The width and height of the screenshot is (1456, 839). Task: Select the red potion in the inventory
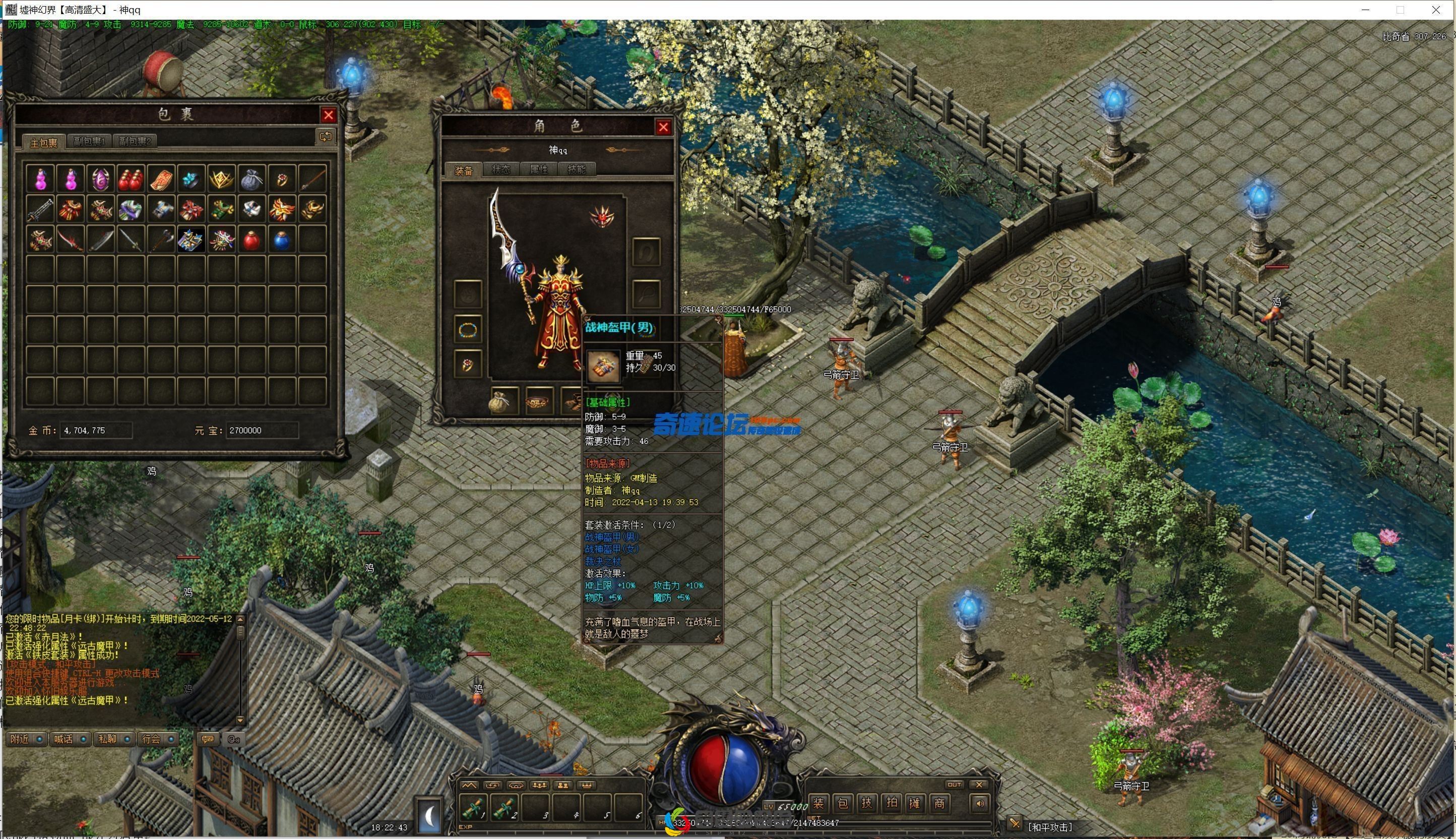pos(251,241)
